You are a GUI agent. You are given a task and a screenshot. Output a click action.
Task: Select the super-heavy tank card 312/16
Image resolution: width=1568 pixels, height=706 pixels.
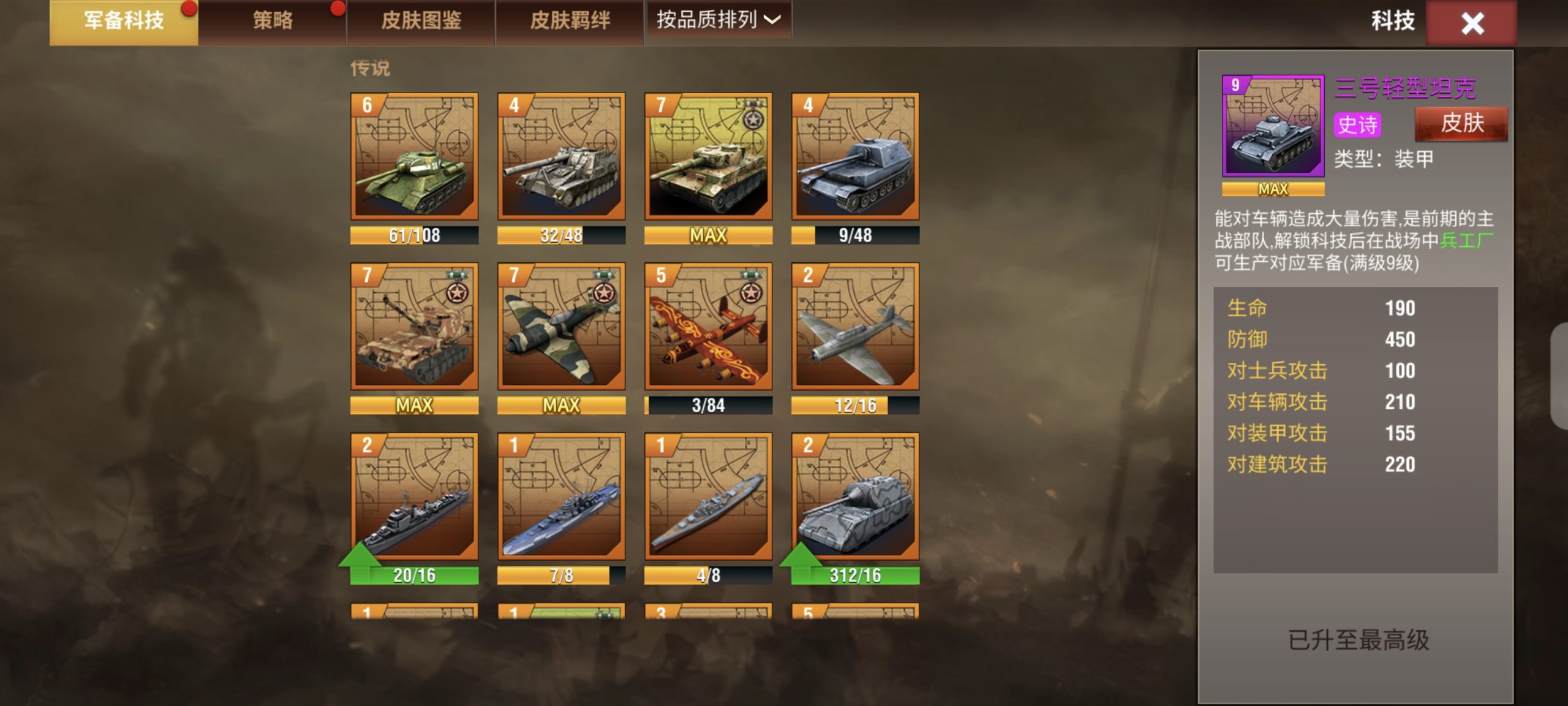click(856, 496)
